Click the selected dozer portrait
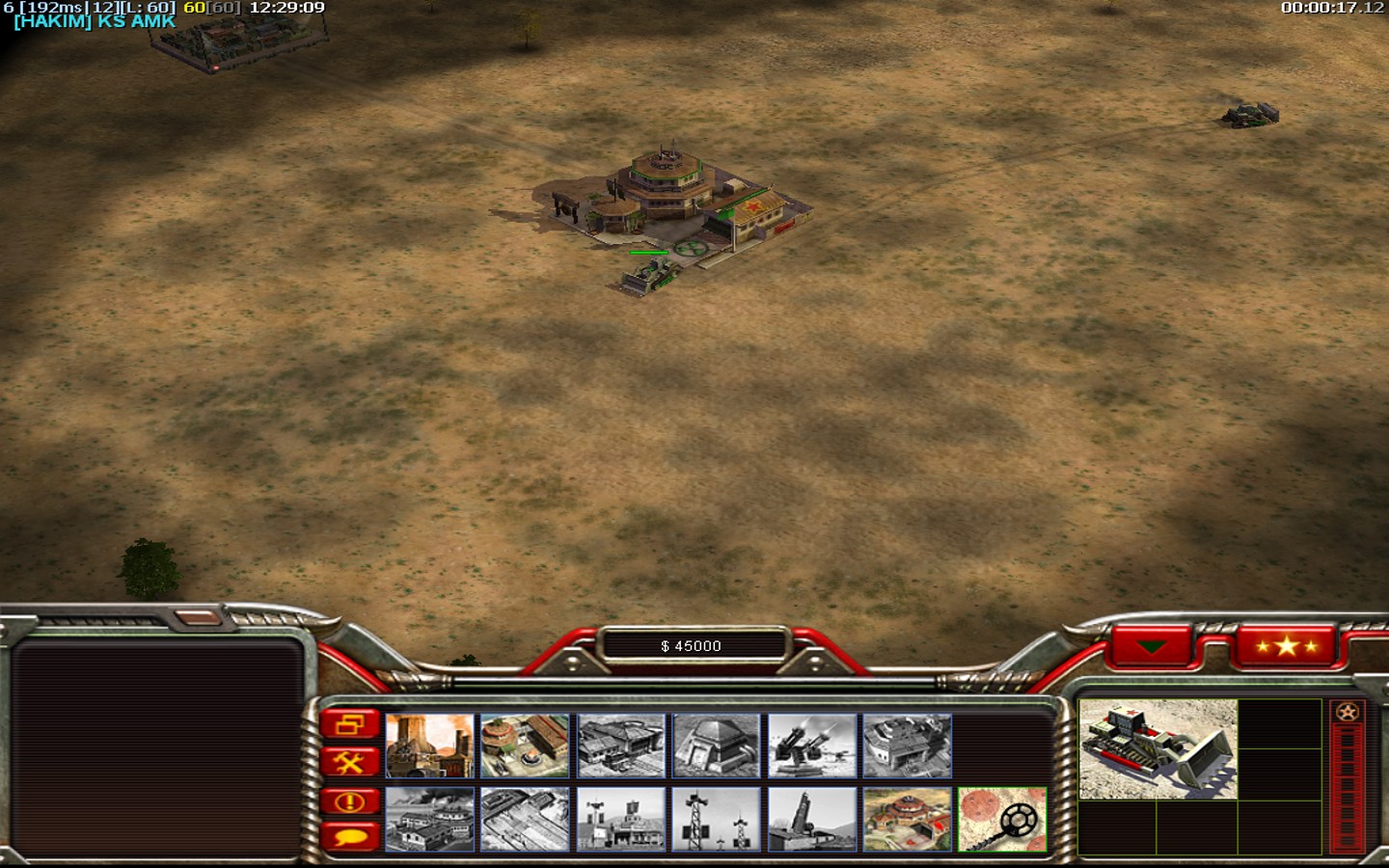 click(x=1157, y=749)
